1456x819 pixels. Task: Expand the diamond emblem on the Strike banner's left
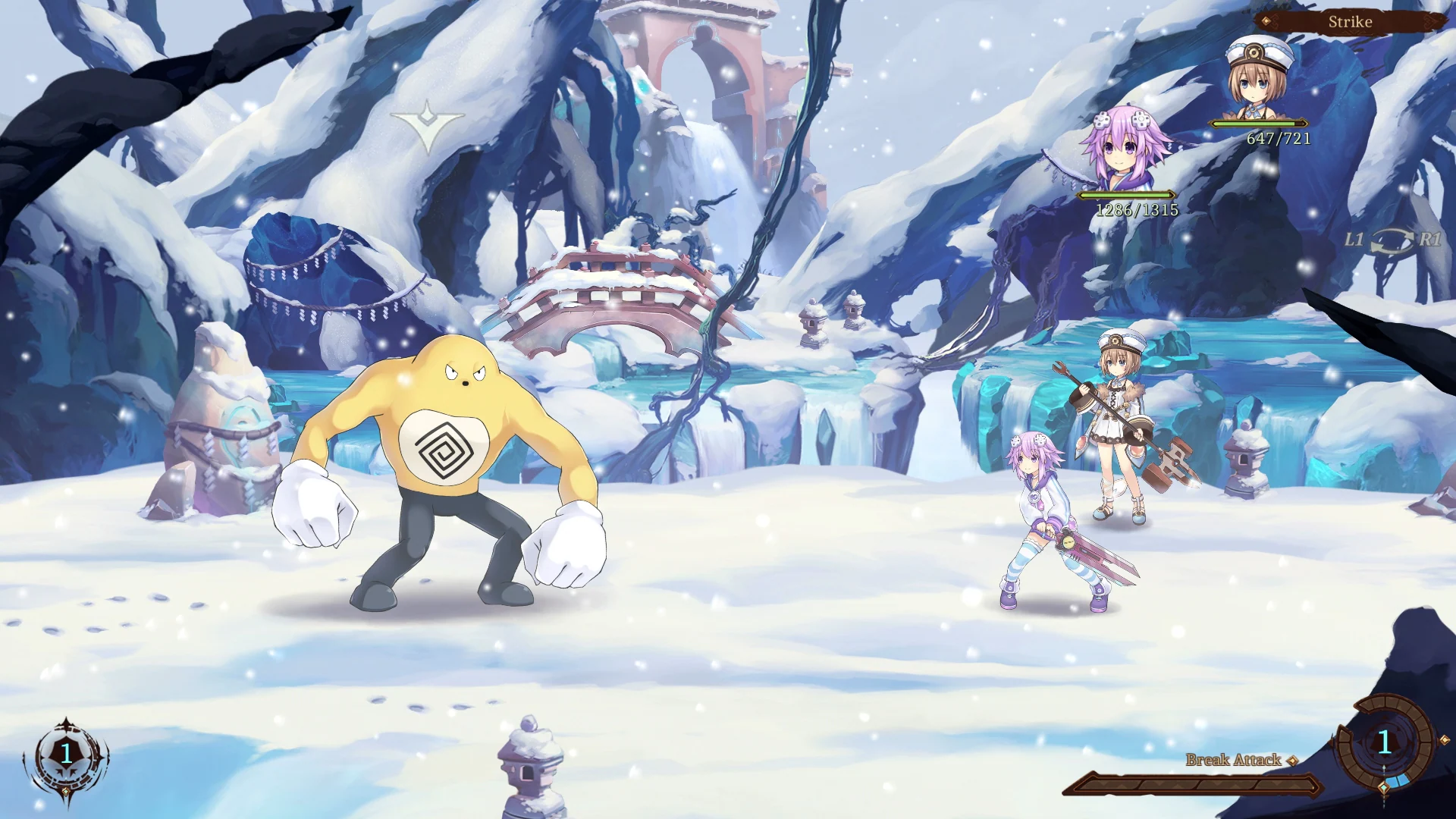(1267, 21)
